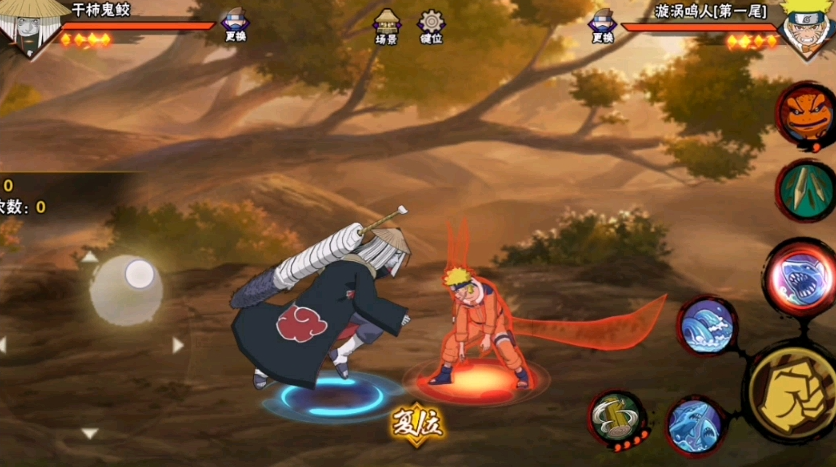Screen dimensions: 836x467
Task: Activate the green kunai scroll item
Action: (x=806, y=190)
